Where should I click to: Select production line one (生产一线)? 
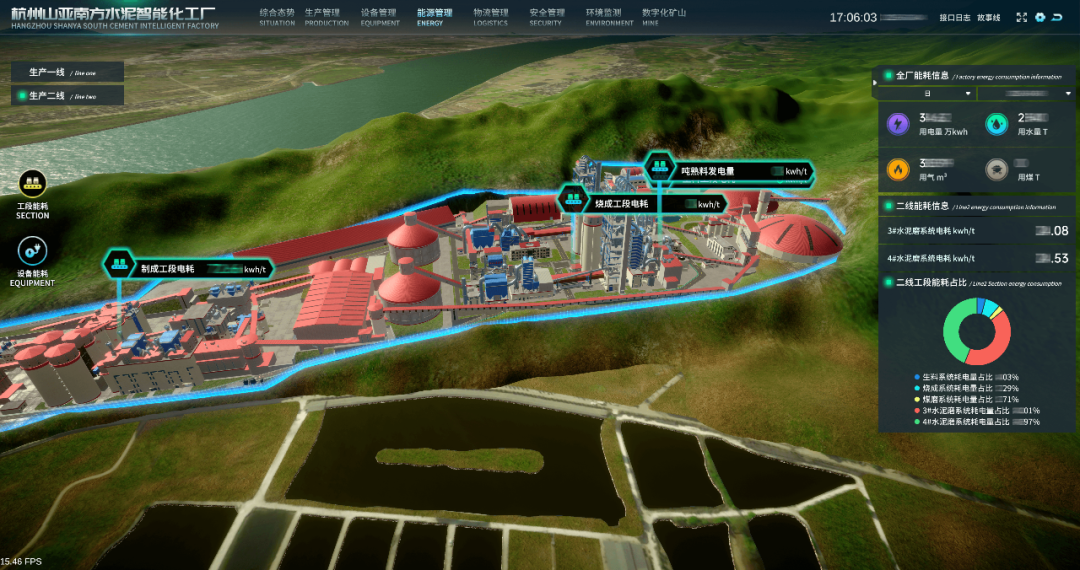(x=68, y=72)
